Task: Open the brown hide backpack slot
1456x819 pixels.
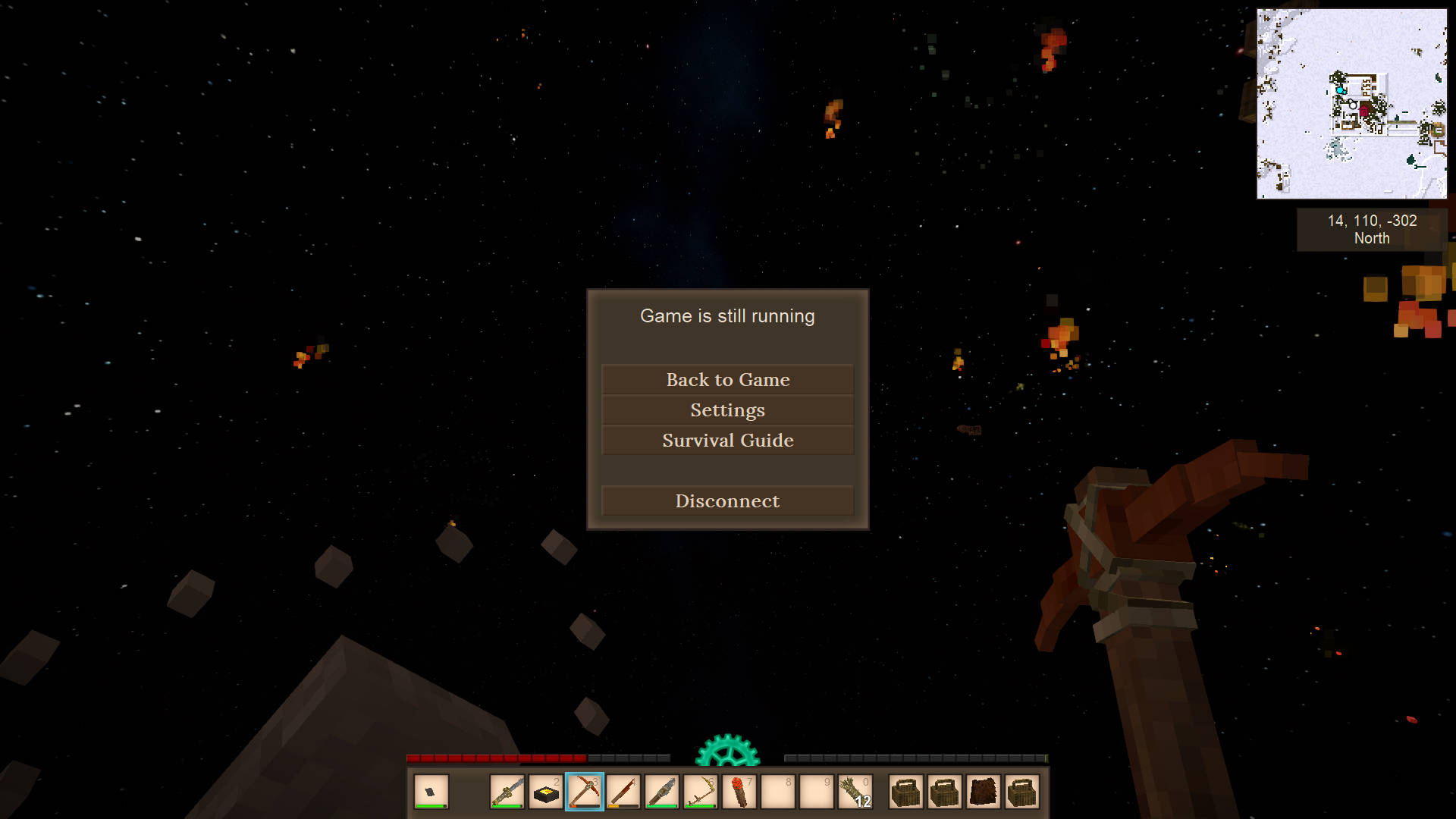Action: (984, 792)
